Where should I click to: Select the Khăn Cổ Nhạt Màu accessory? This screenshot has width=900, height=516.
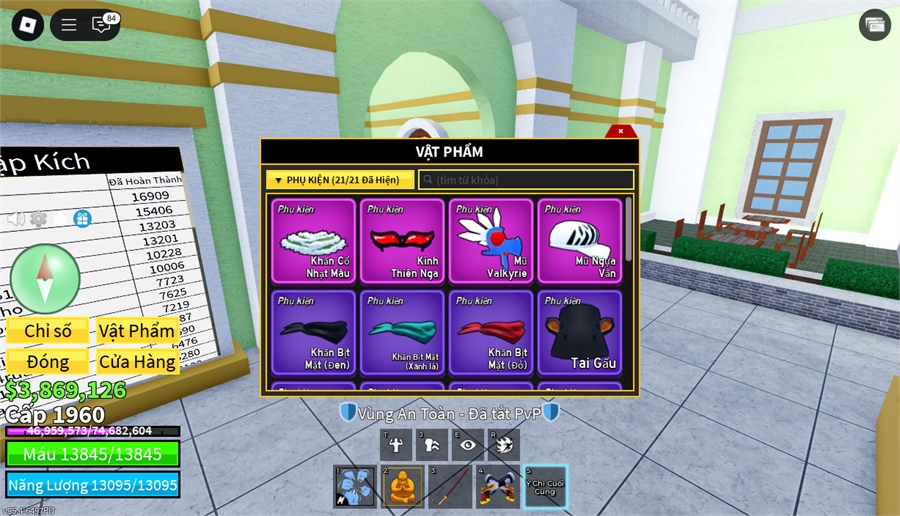point(313,241)
